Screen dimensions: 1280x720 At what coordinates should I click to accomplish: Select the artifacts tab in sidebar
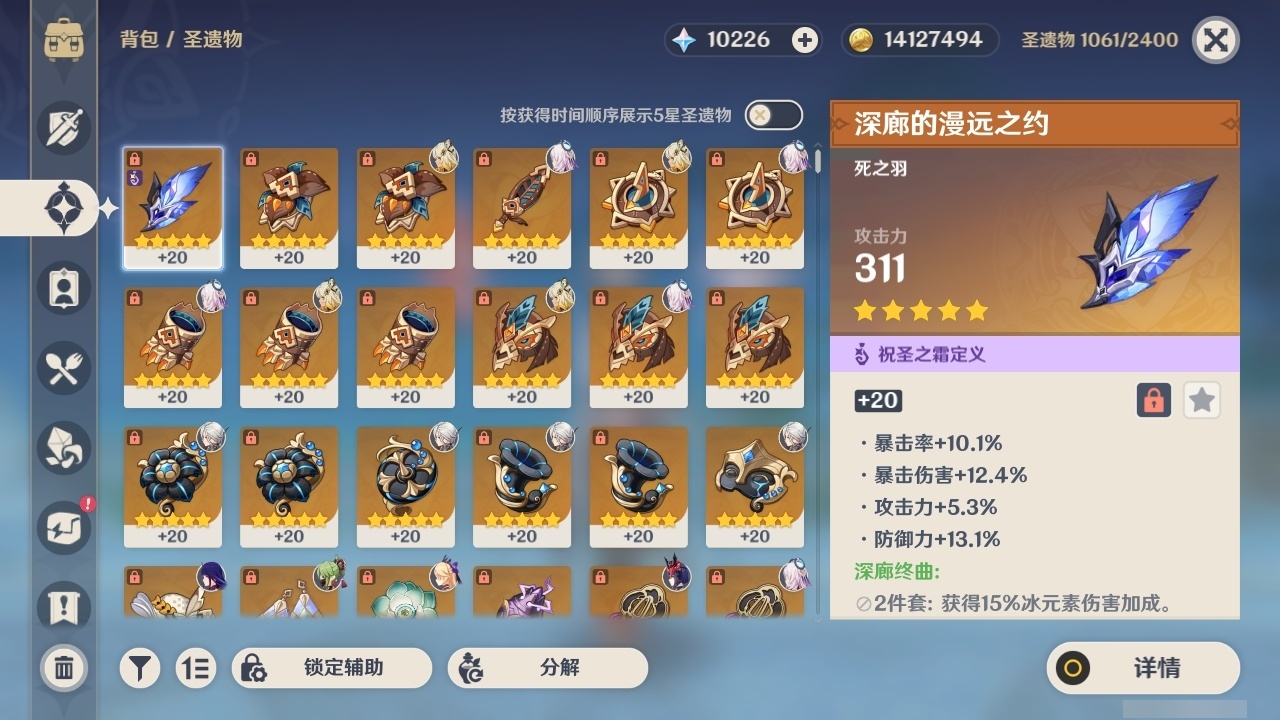coord(62,208)
